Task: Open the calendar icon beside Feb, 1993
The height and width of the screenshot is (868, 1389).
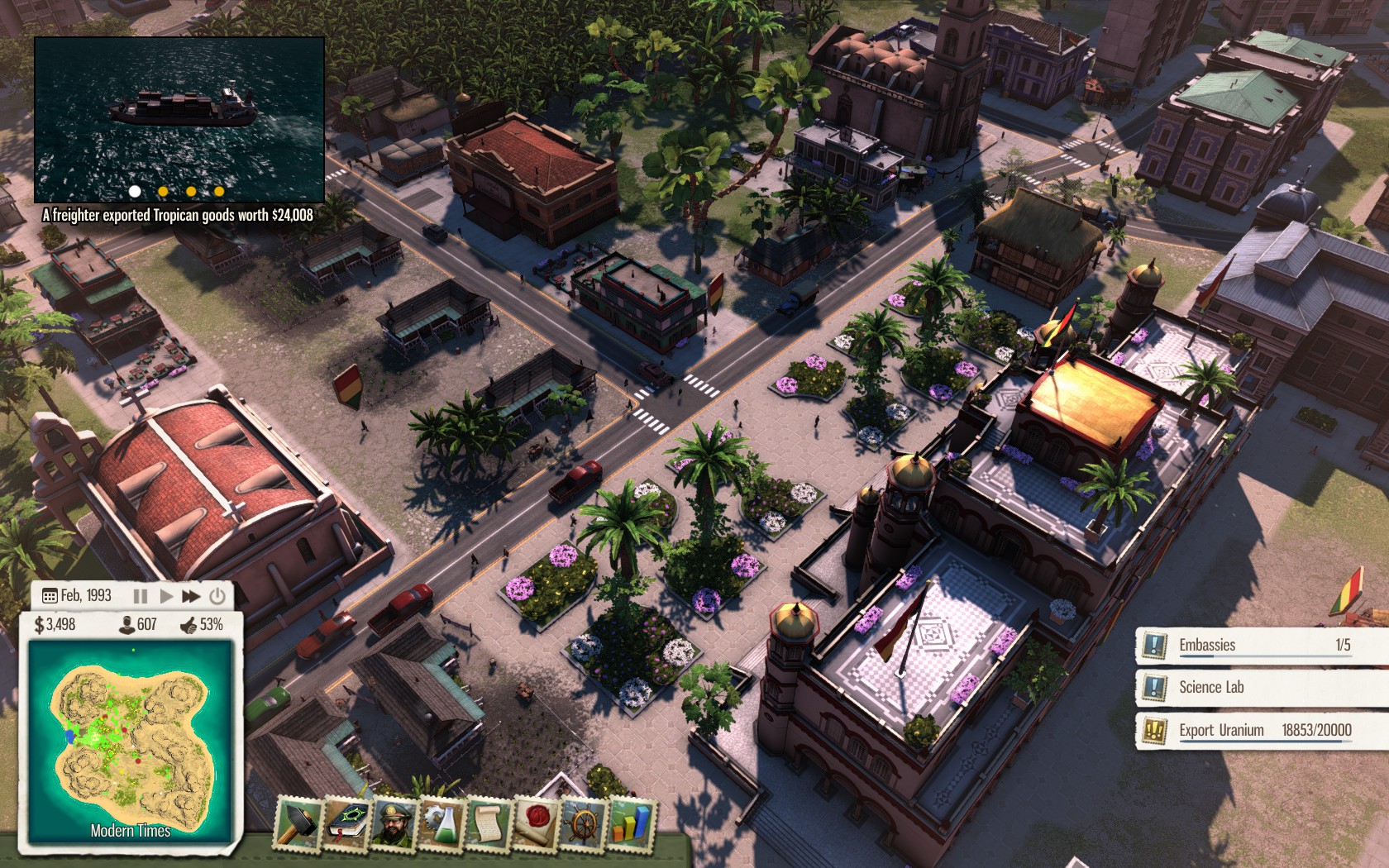Action: coord(49,596)
